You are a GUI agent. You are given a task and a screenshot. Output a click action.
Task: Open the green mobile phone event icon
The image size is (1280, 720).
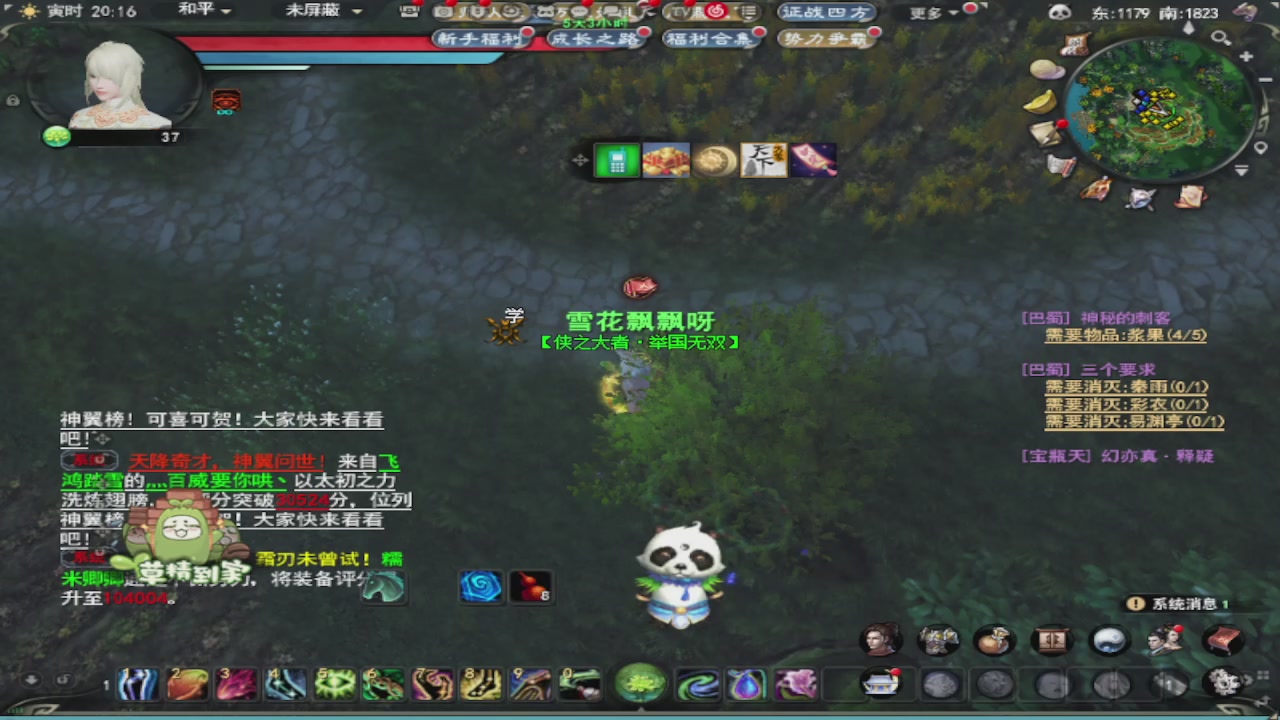(616, 160)
